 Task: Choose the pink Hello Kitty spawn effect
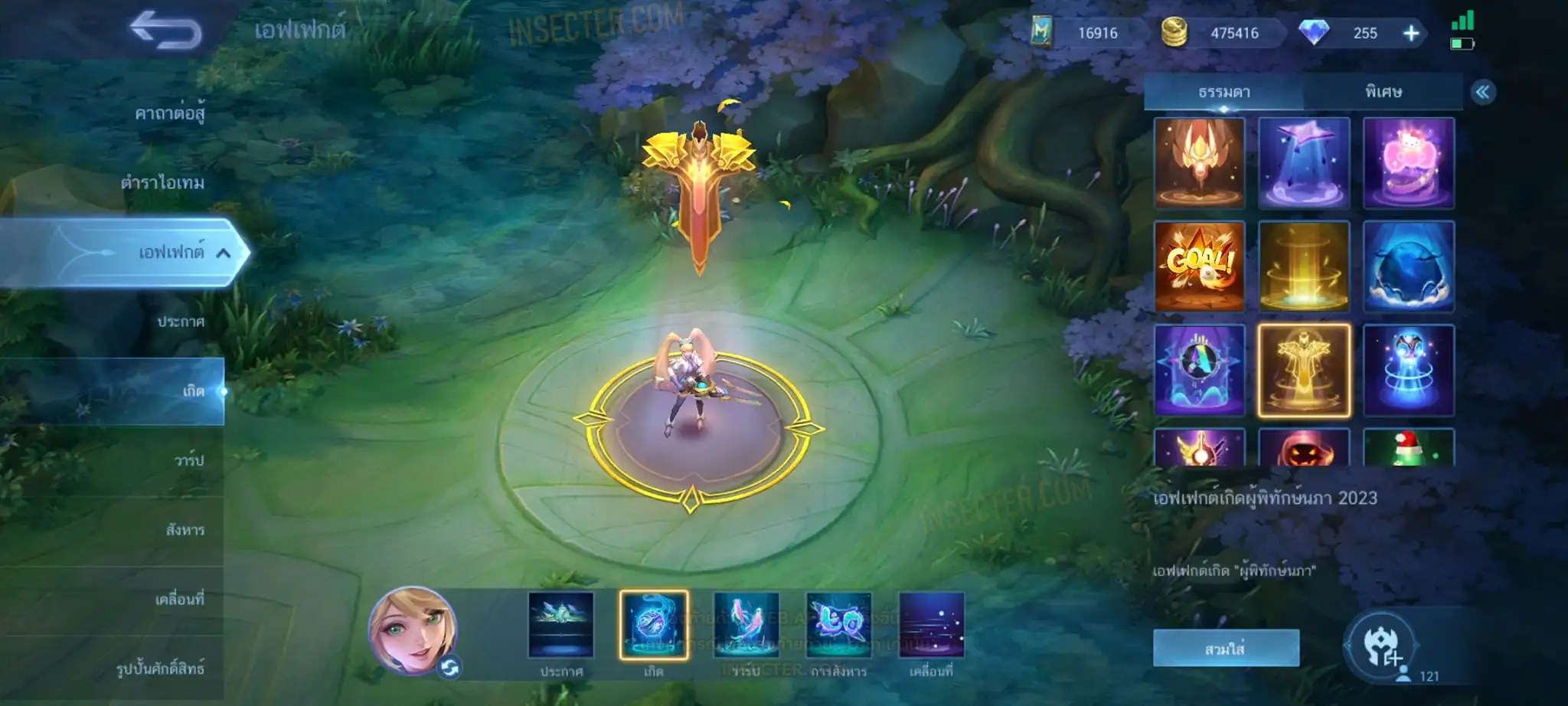coord(1408,163)
